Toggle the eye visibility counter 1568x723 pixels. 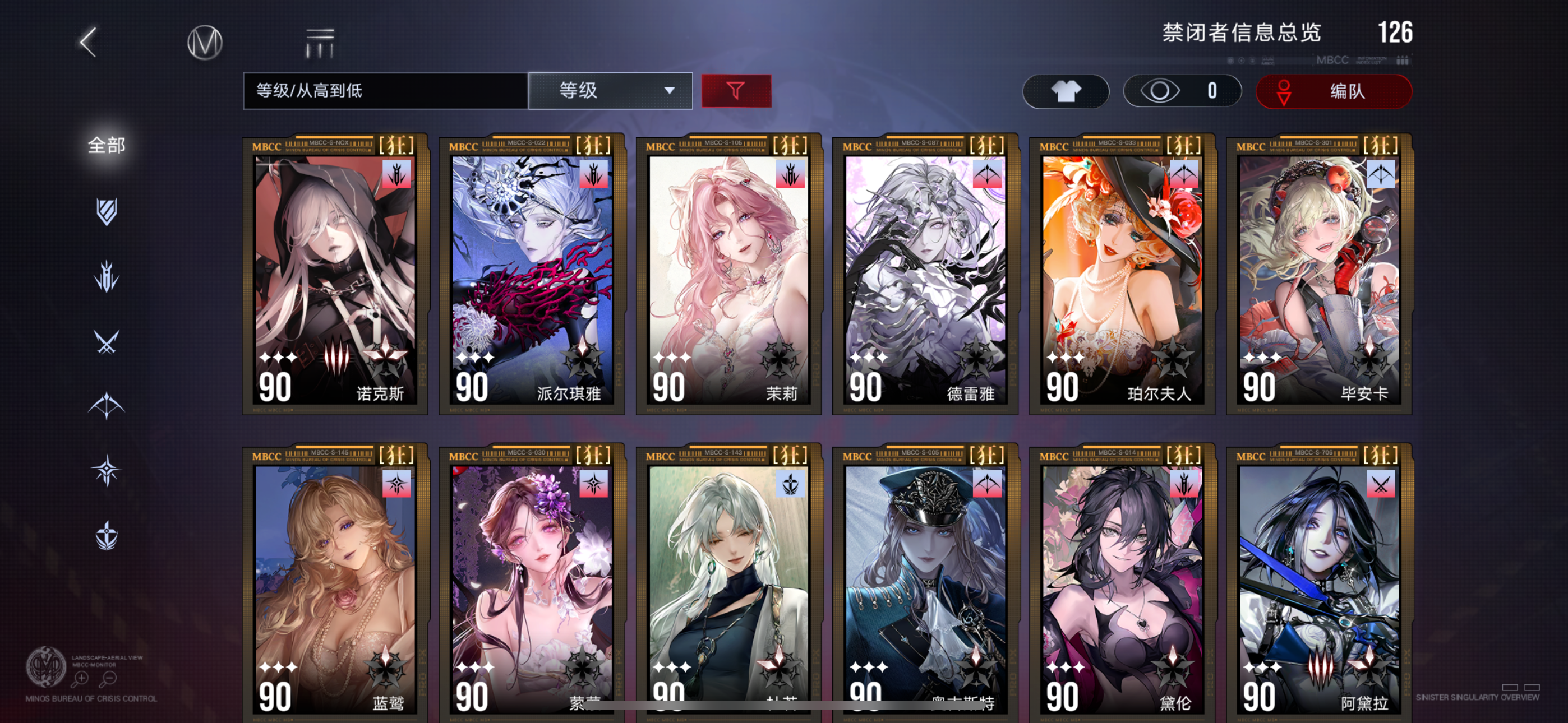(x=1181, y=91)
